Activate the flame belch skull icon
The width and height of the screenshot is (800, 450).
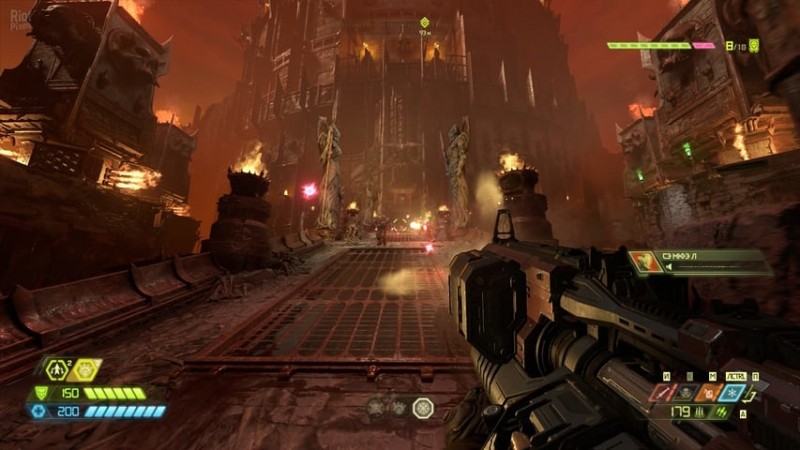[x=685, y=393]
